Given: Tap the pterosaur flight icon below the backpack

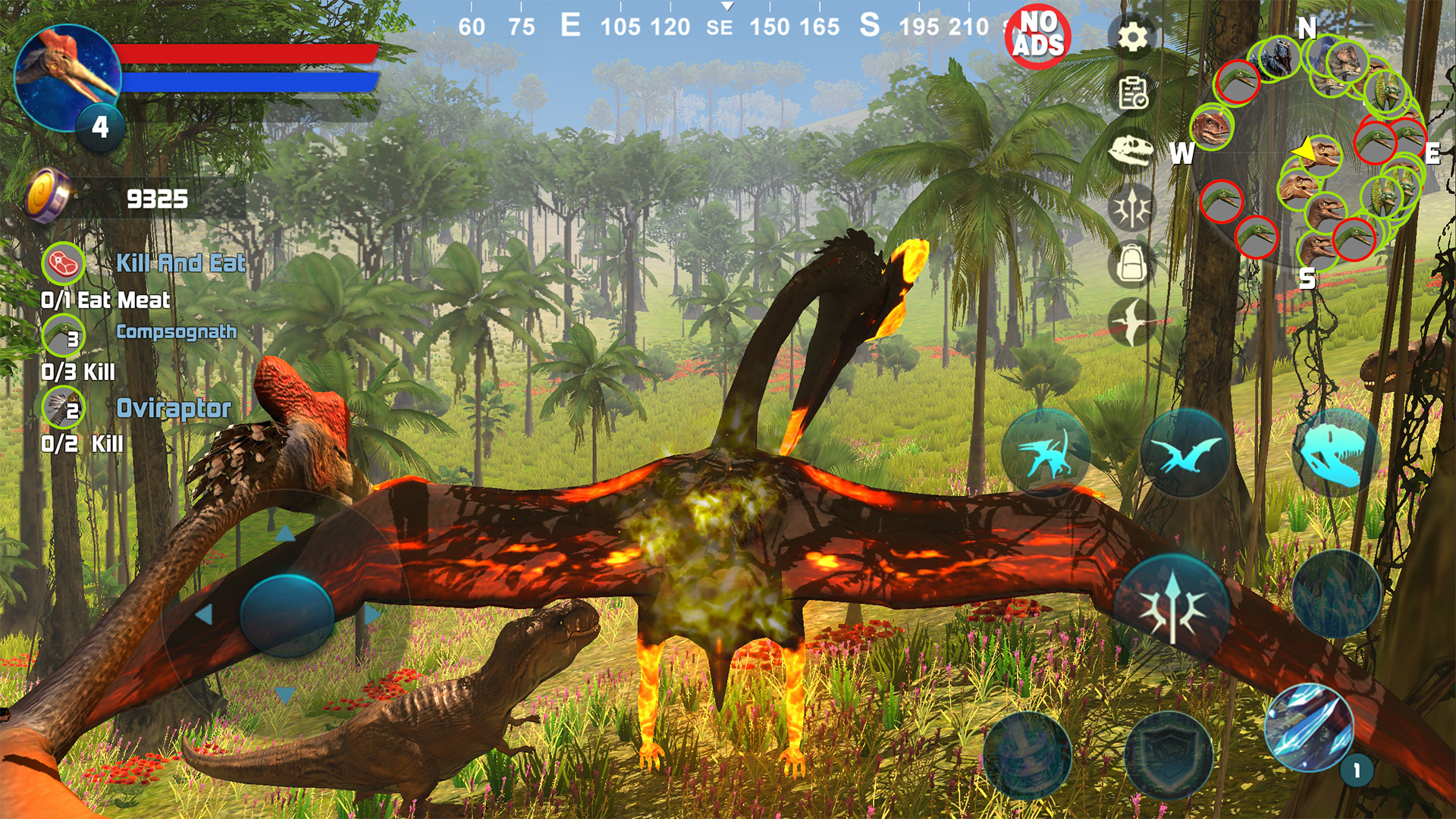Looking at the screenshot, I should [1131, 322].
